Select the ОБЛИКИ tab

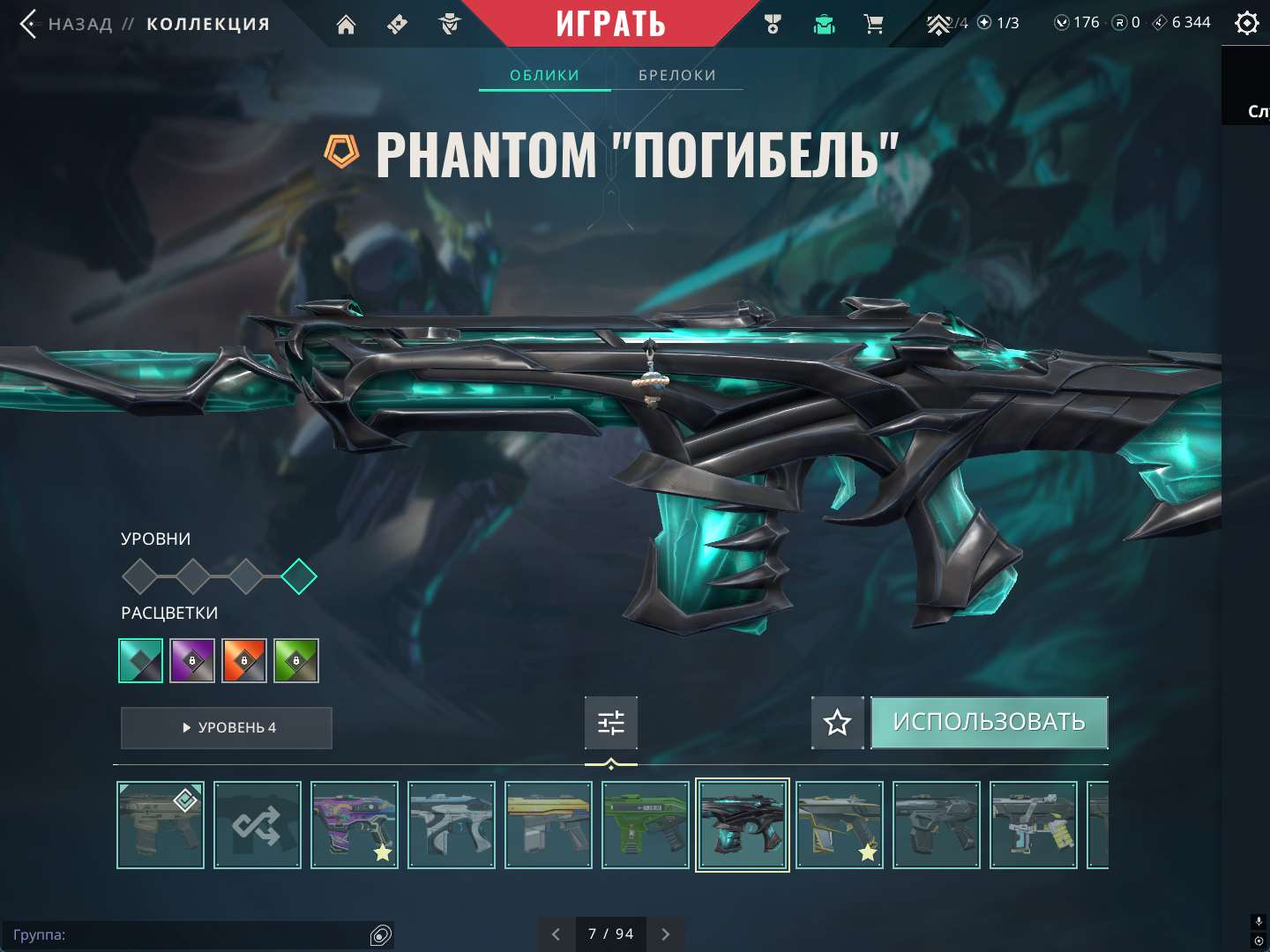(544, 75)
